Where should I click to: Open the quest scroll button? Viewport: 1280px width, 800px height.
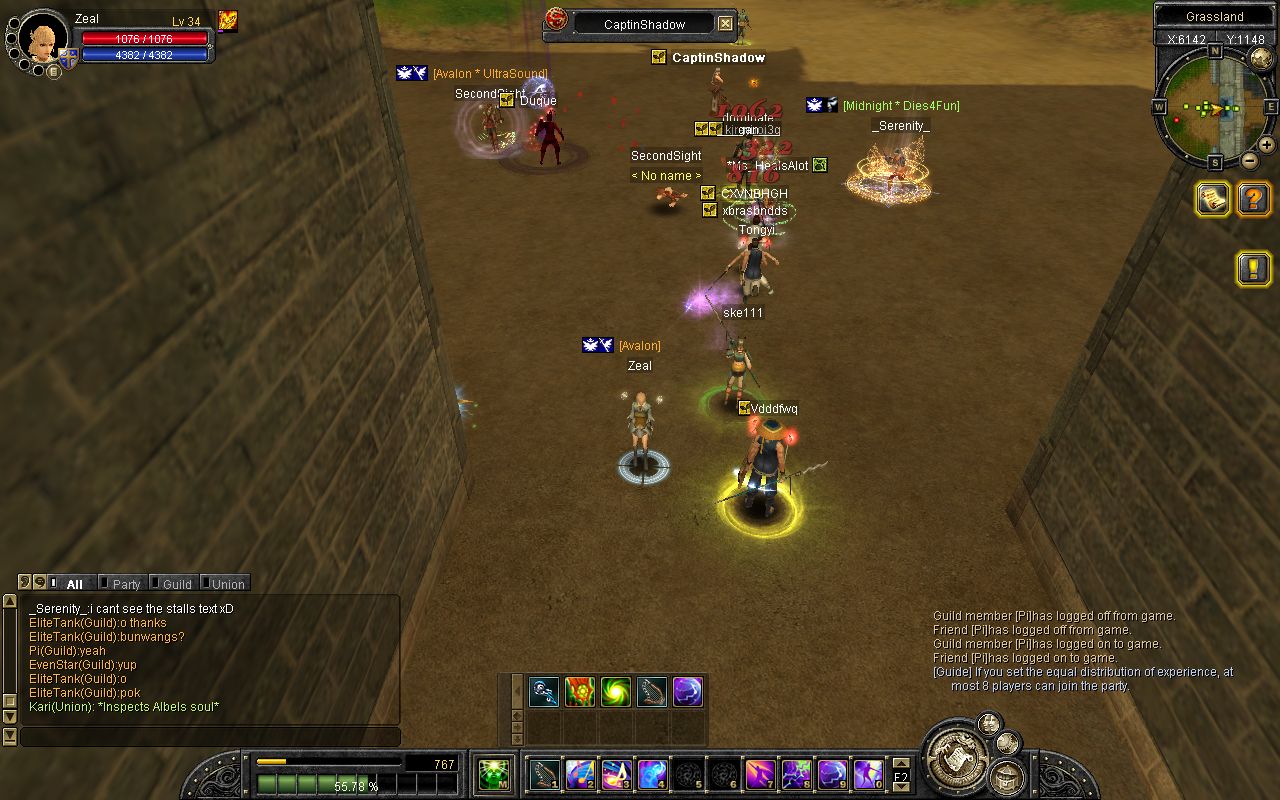1213,199
